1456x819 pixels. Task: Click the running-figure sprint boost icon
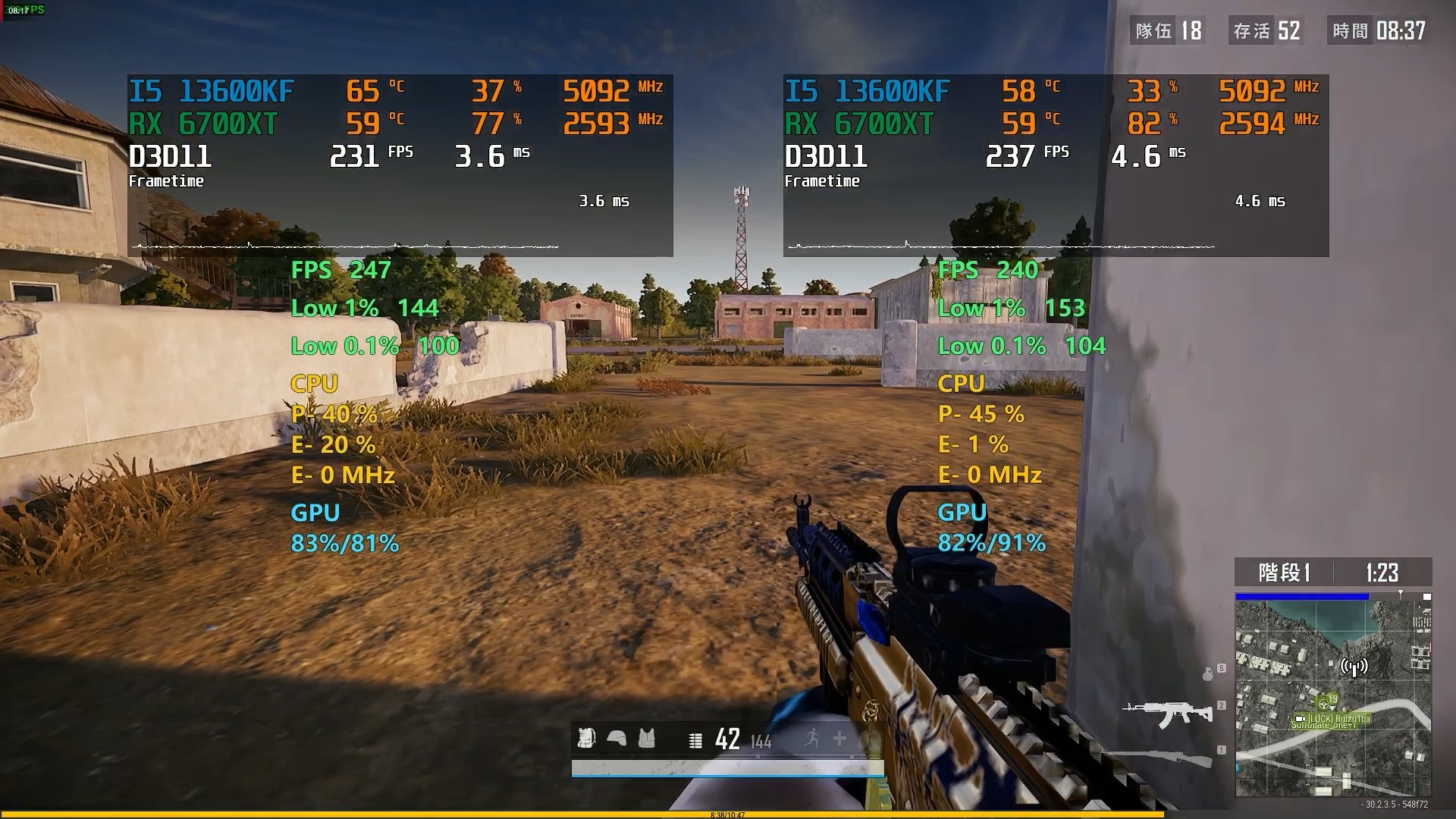(x=812, y=738)
